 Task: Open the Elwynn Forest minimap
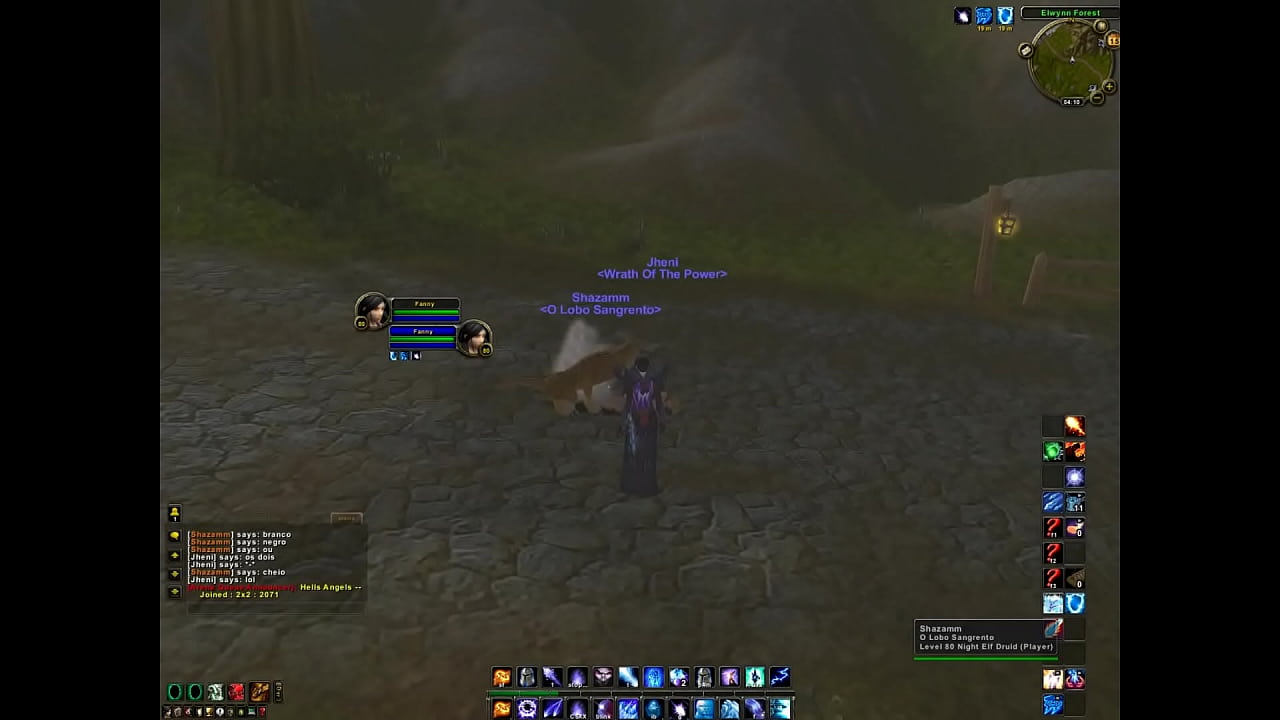[x=1072, y=60]
